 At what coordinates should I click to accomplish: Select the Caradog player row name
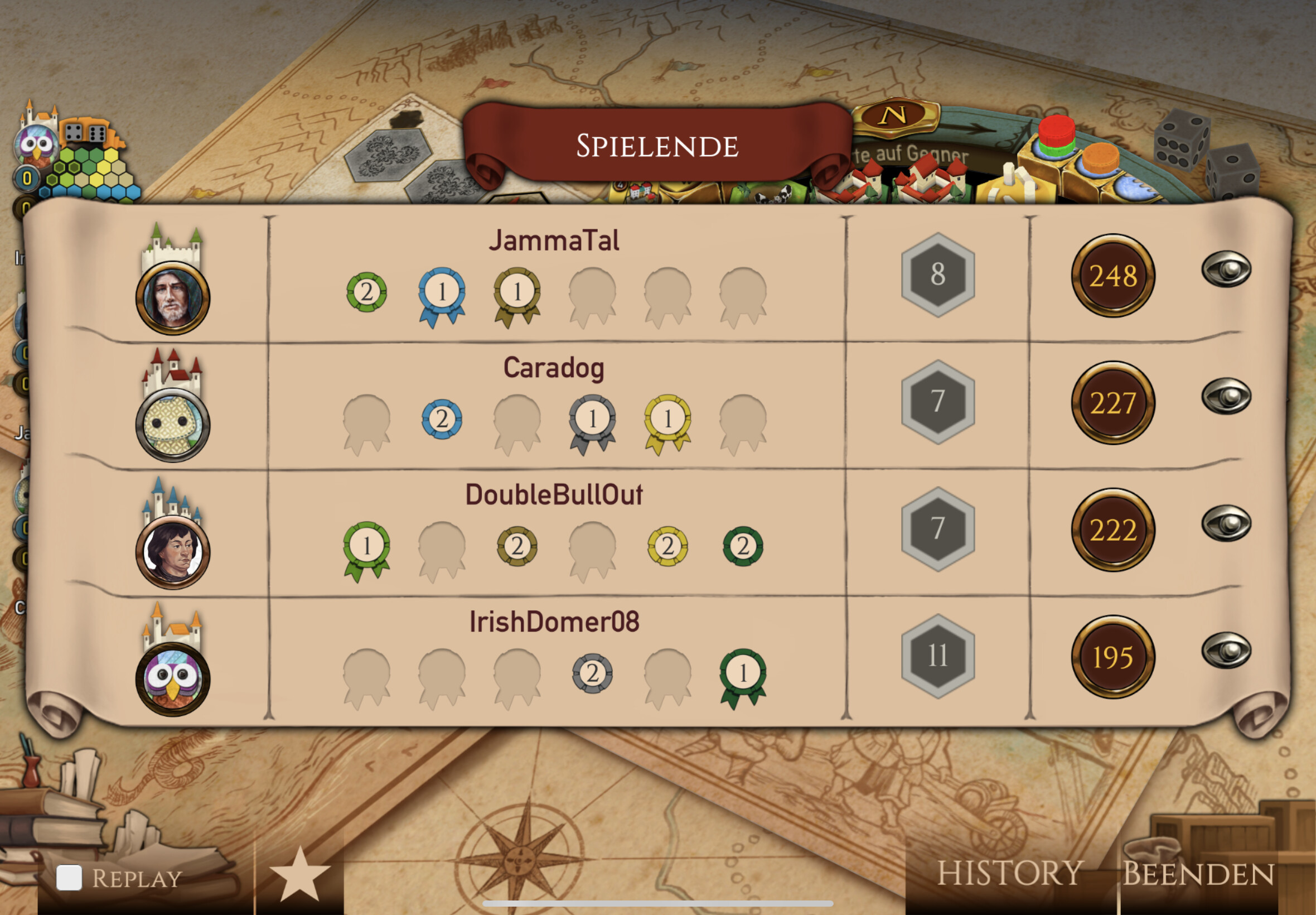[x=554, y=368]
